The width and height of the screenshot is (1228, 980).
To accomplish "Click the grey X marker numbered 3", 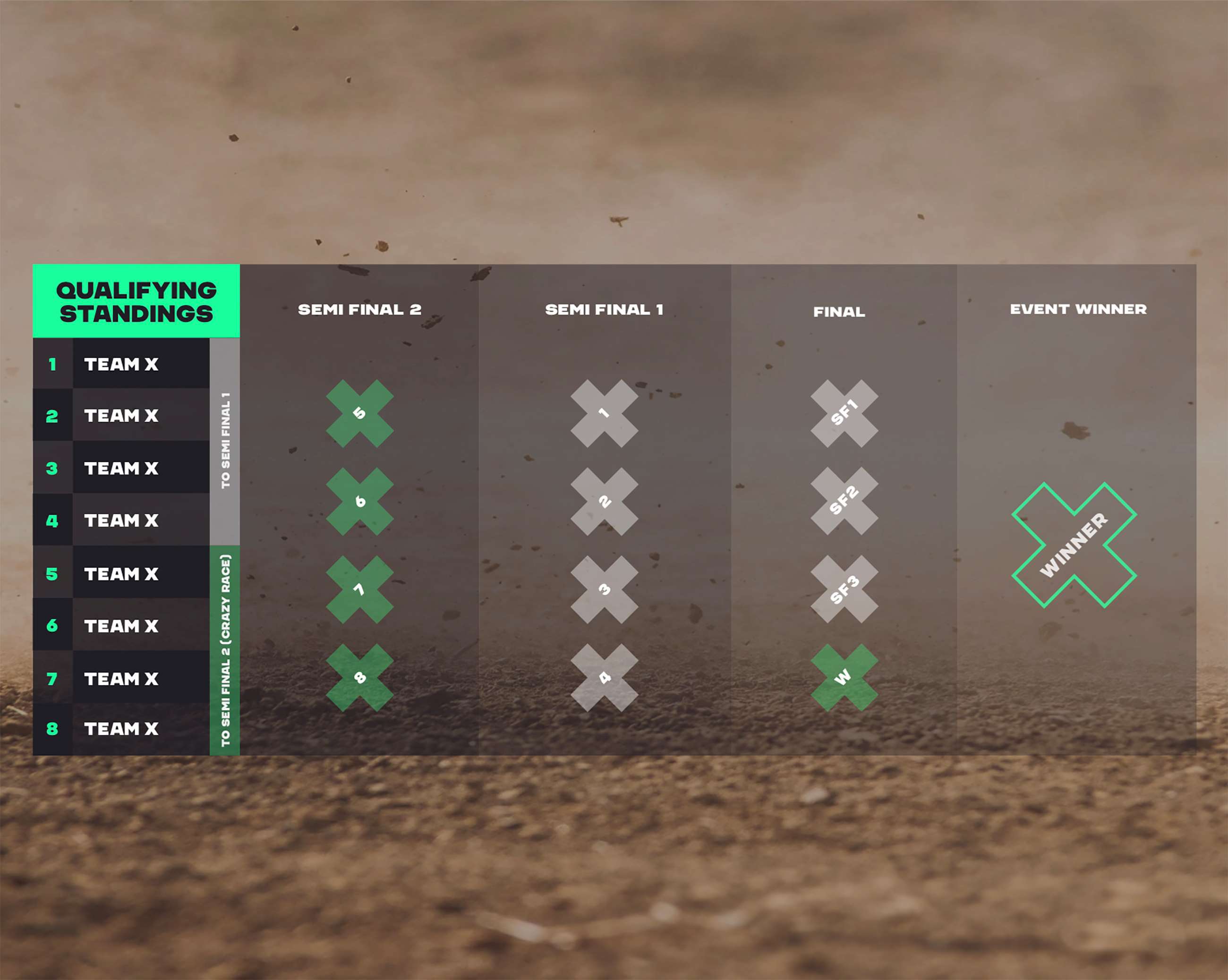I will point(604,589).
